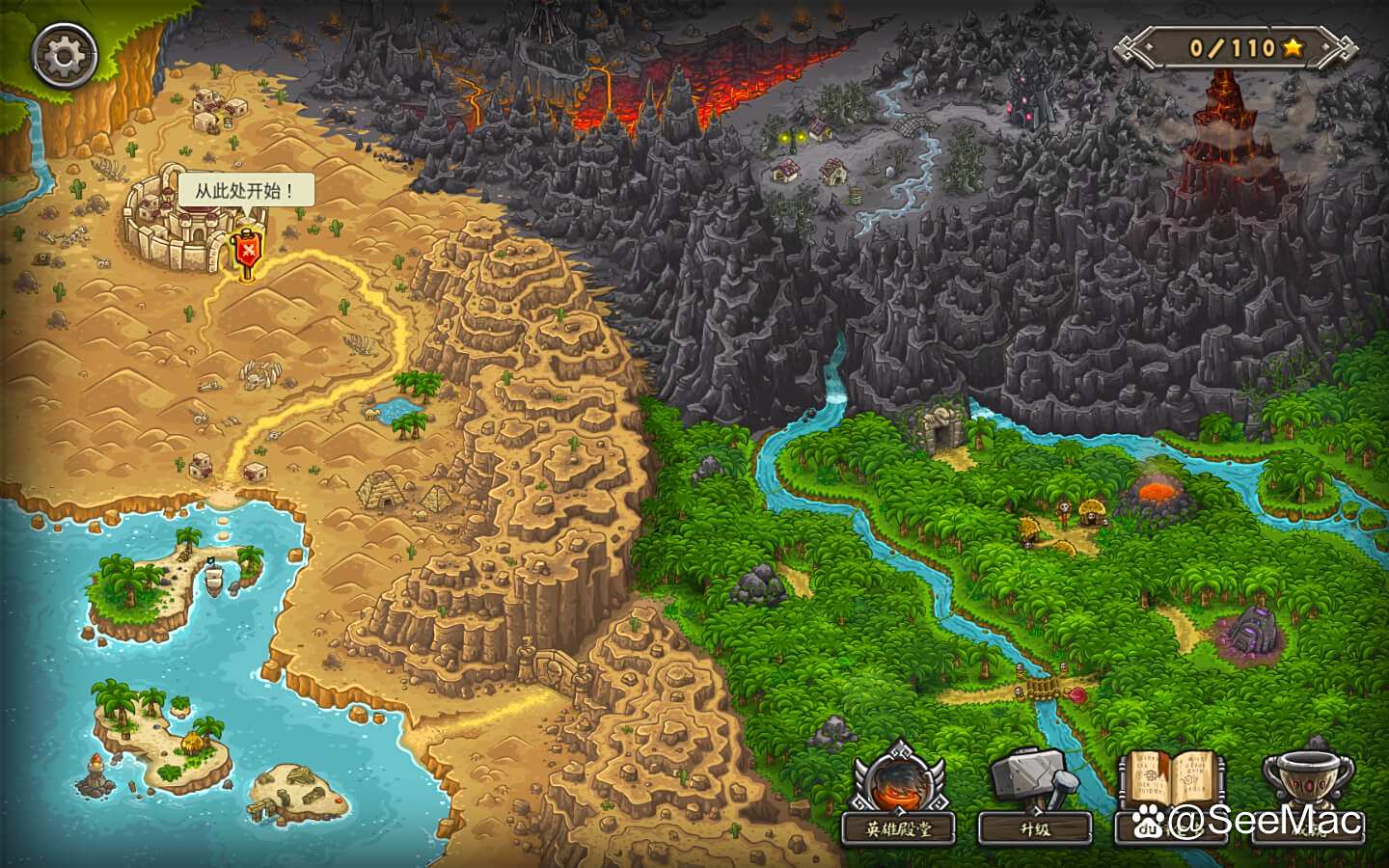Open the settings gear menu
Screen dimensions: 1389x868
pos(62,53)
